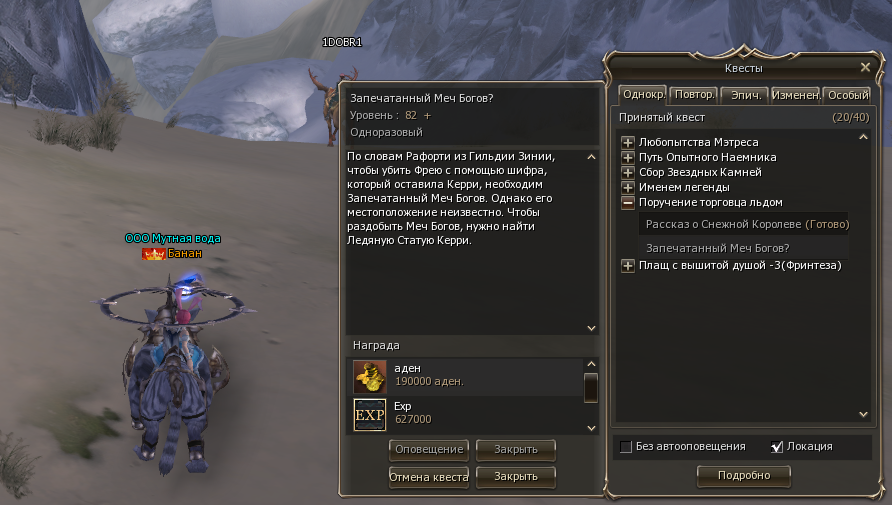Switch to the Однокр. tab

643,95
